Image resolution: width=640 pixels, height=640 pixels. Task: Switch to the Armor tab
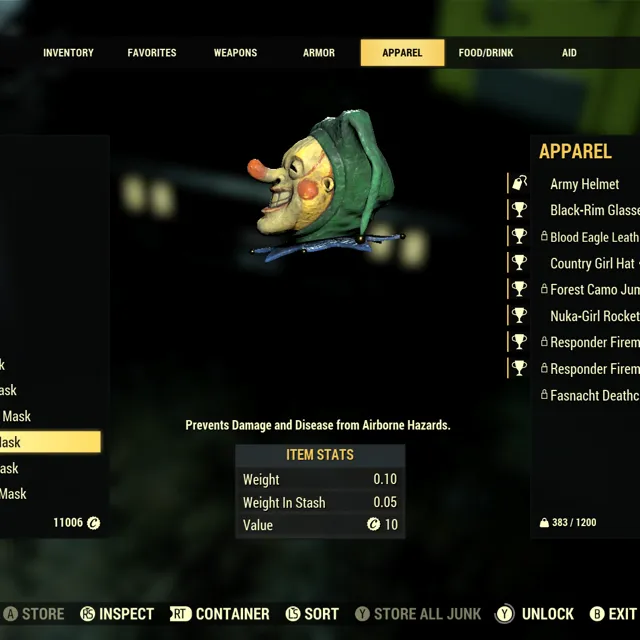[319, 53]
